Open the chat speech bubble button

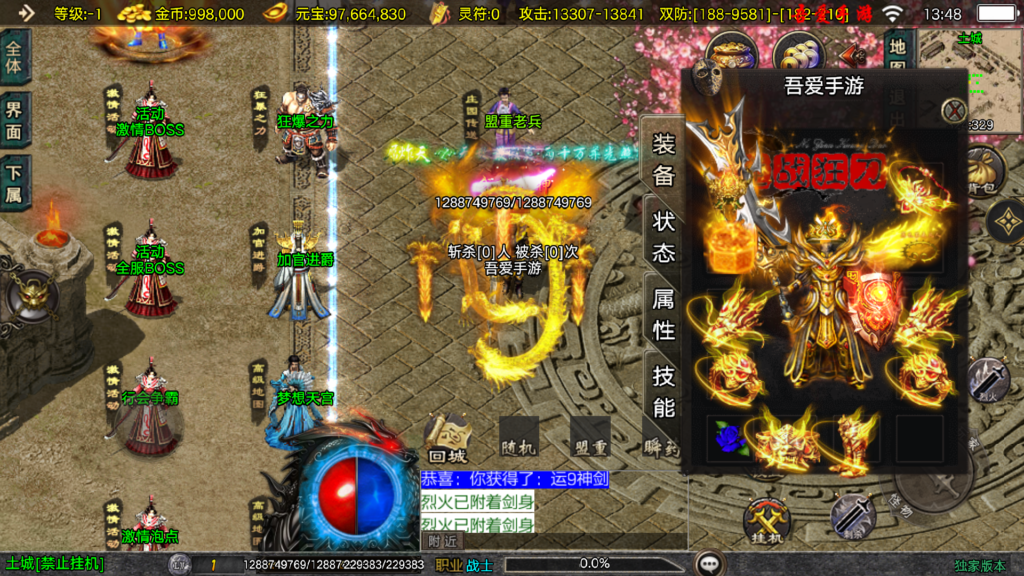[711, 563]
